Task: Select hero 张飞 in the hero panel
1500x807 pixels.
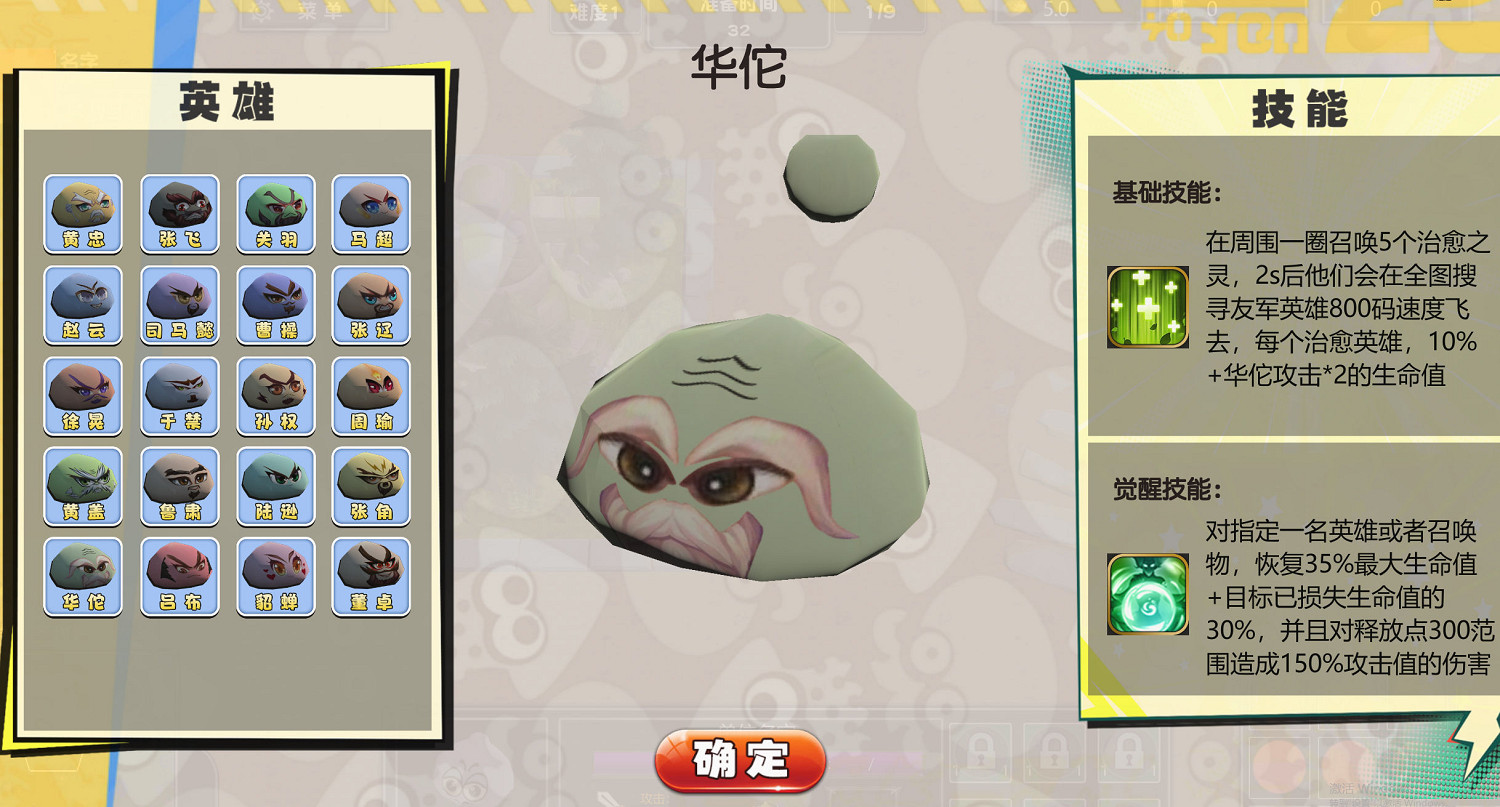Action: point(179,212)
